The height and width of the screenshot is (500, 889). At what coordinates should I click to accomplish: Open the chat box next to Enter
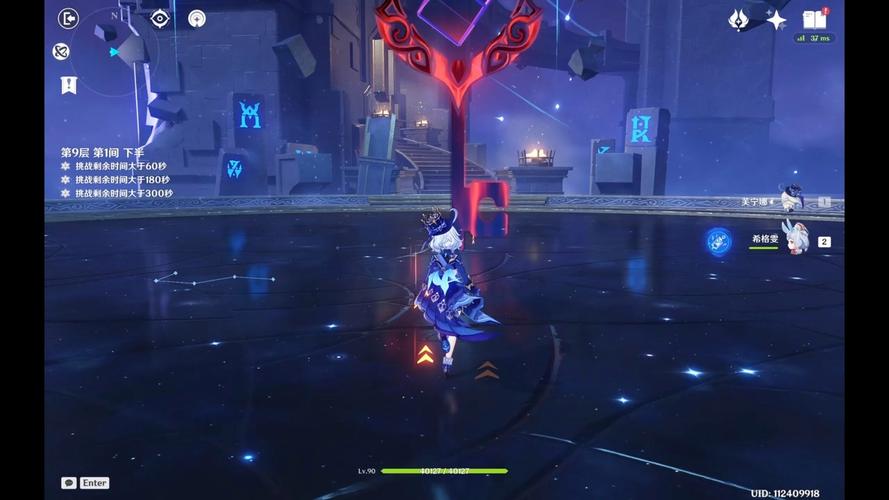pos(69,483)
